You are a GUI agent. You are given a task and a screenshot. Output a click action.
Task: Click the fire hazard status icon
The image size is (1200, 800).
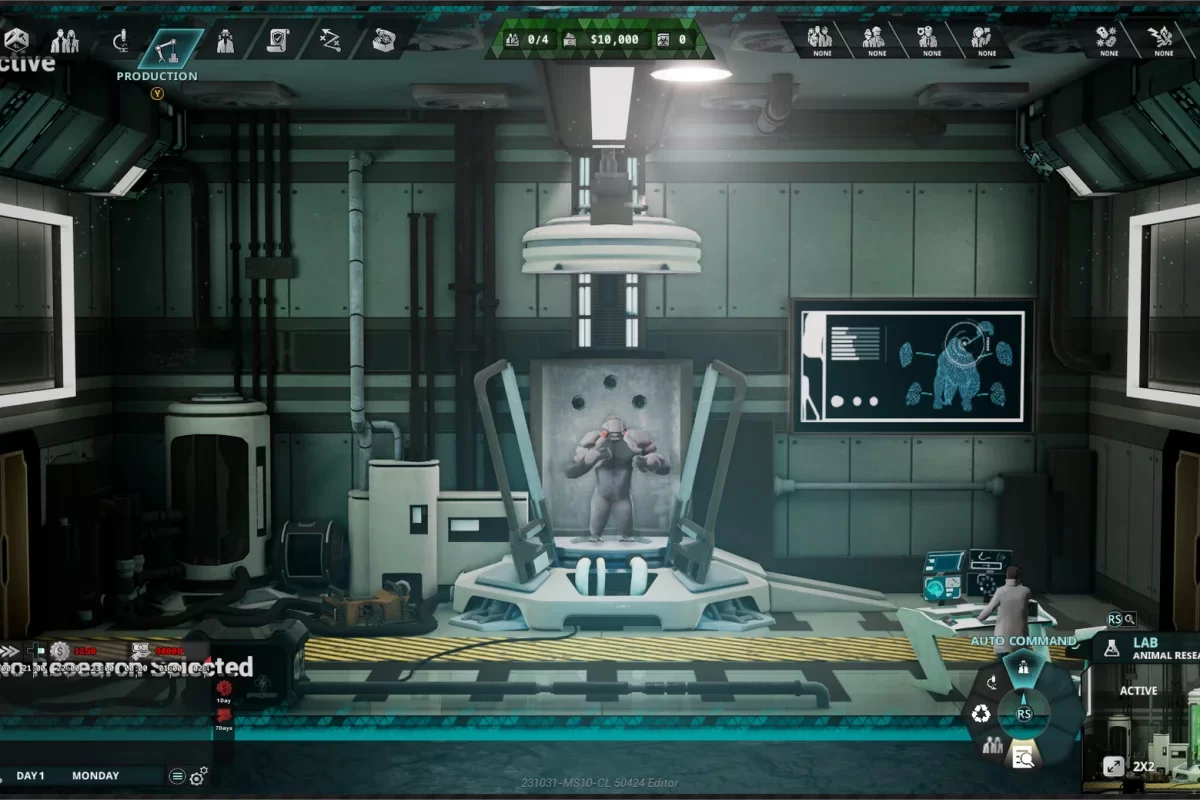point(1163,40)
